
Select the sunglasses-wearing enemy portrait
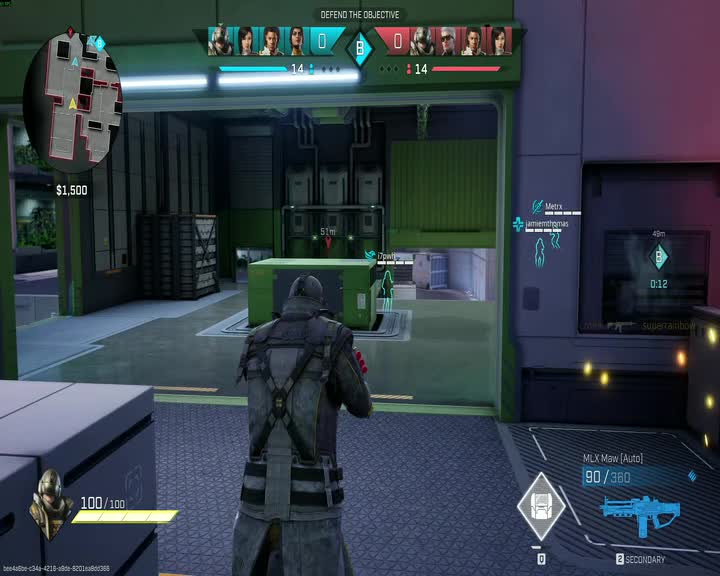coord(447,41)
